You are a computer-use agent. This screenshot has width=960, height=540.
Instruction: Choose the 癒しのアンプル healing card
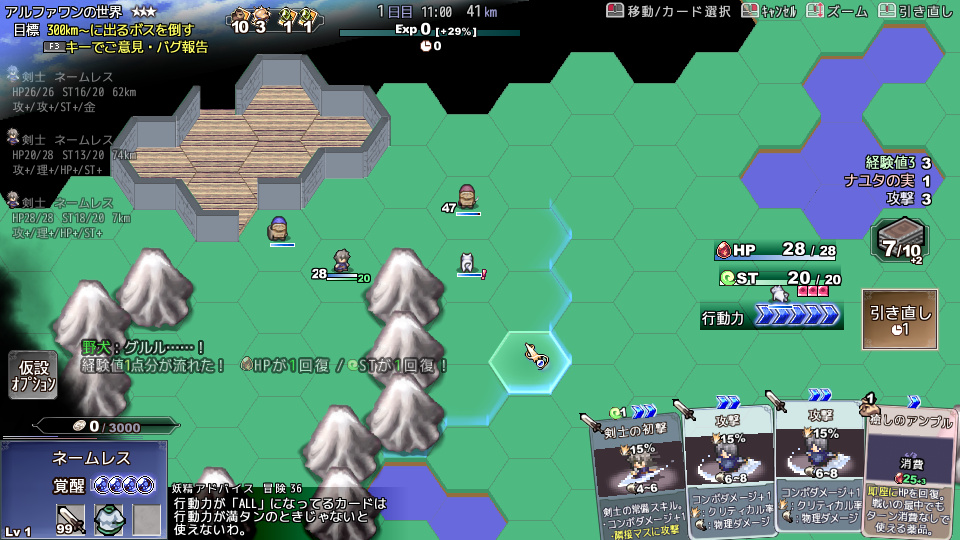[908, 470]
